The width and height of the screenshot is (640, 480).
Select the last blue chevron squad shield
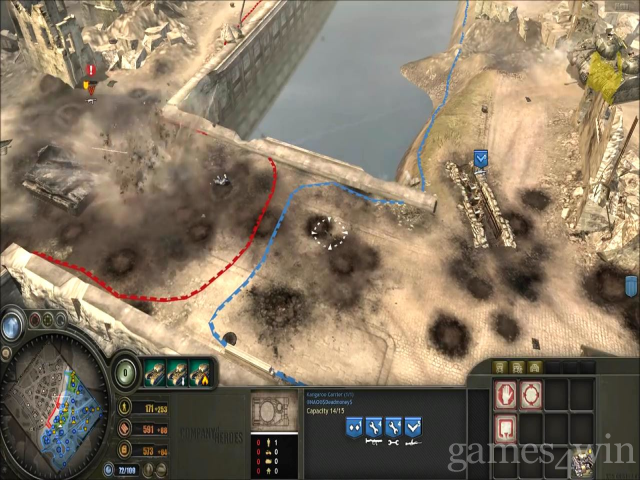pos(414,427)
